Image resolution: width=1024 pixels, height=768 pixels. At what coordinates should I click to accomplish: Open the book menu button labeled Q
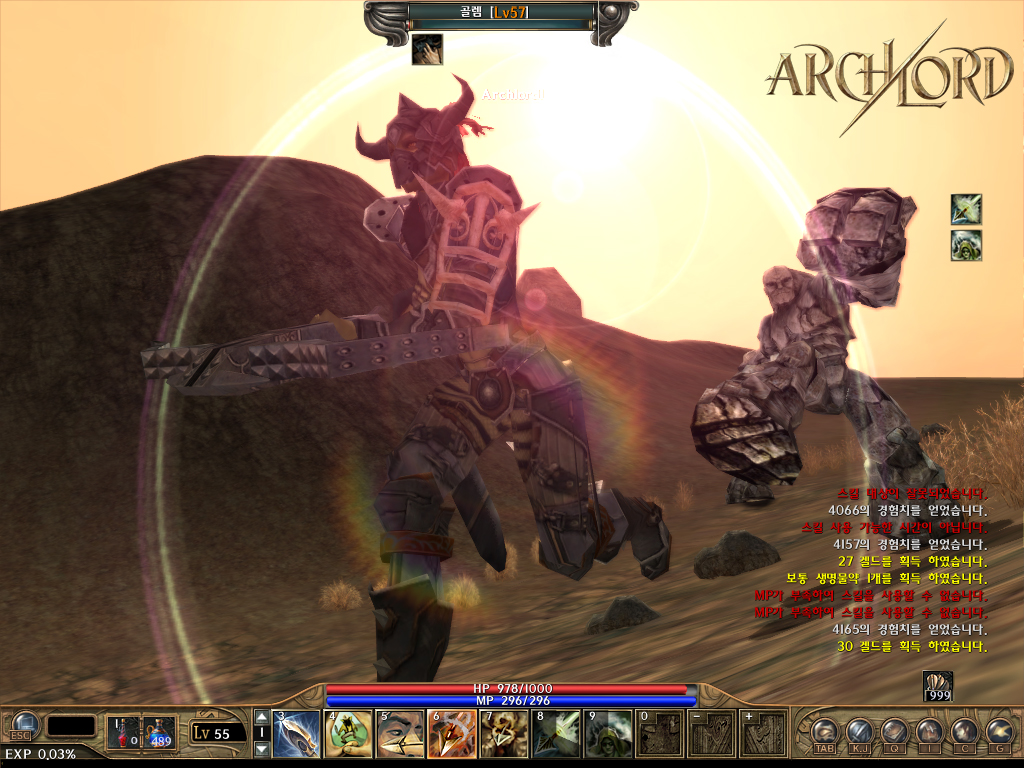pyautogui.click(x=895, y=732)
